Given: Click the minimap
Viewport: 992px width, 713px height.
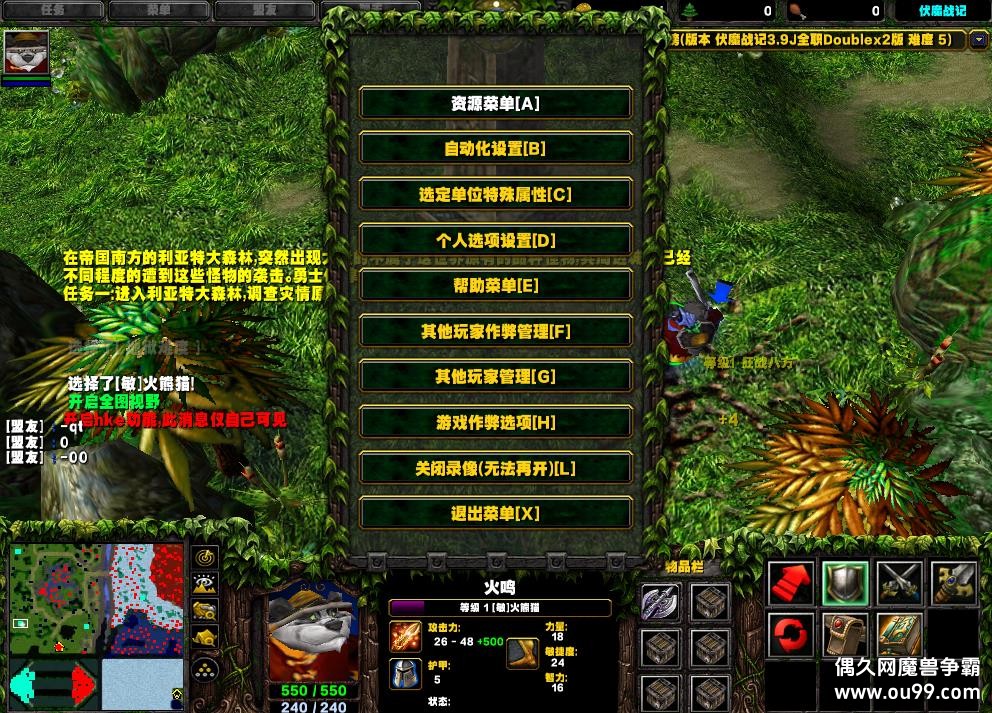Looking at the screenshot, I should [x=96, y=599].
